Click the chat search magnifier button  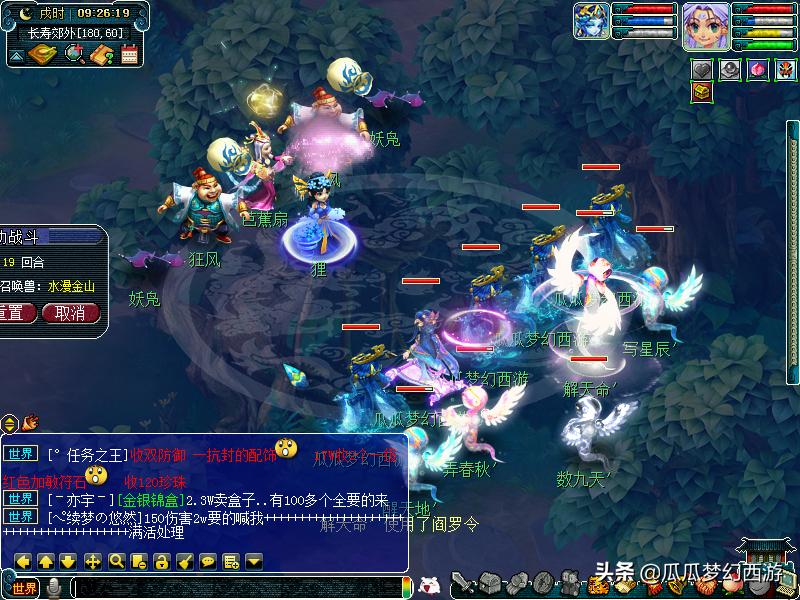116,561
